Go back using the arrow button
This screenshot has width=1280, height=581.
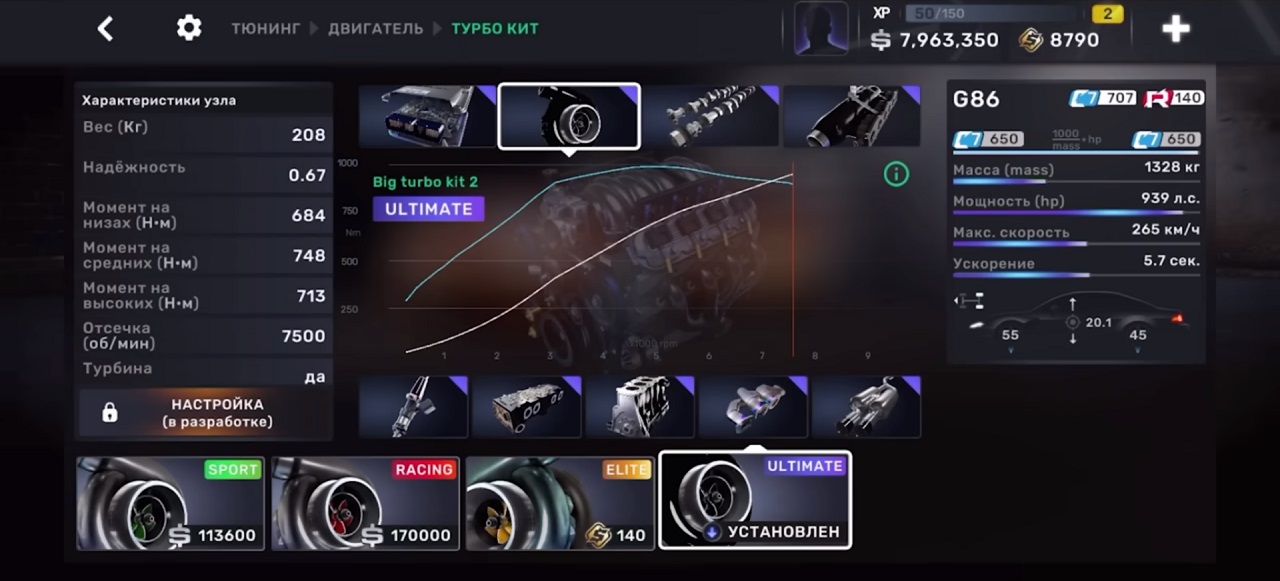point(105,29)
